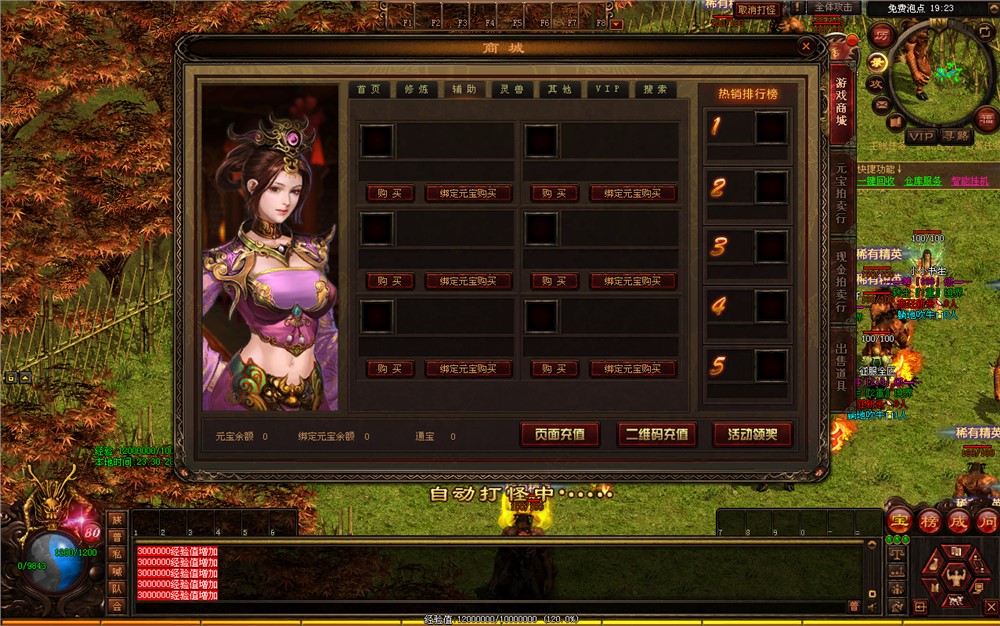Choose 二维码充值 QR recharge
Viewport: 1000px width, 626px height.
coord(656,434)
